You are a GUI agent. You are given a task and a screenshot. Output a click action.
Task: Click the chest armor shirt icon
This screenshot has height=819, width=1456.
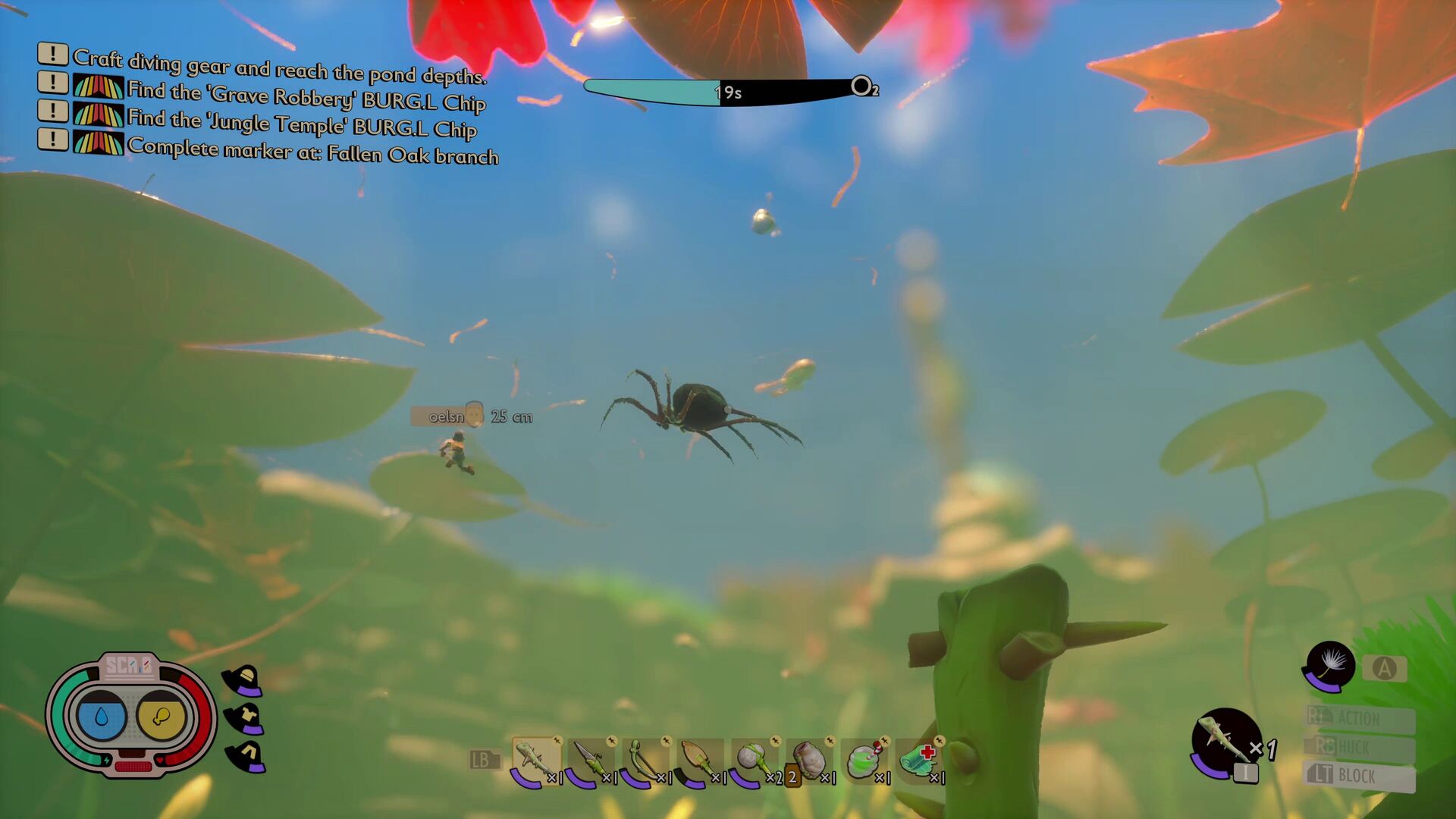tap(245, 718)
